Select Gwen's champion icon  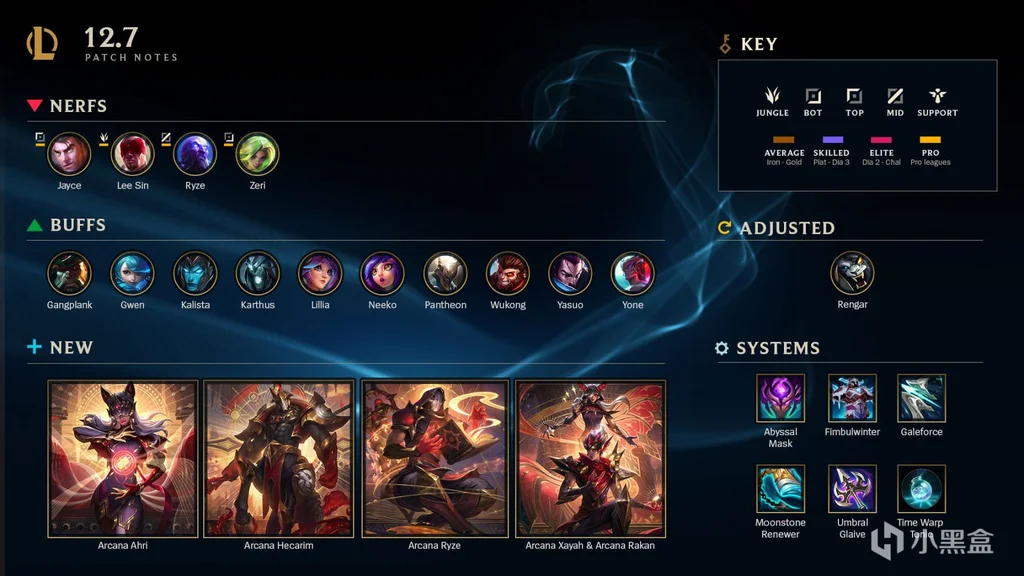[132, 273]
